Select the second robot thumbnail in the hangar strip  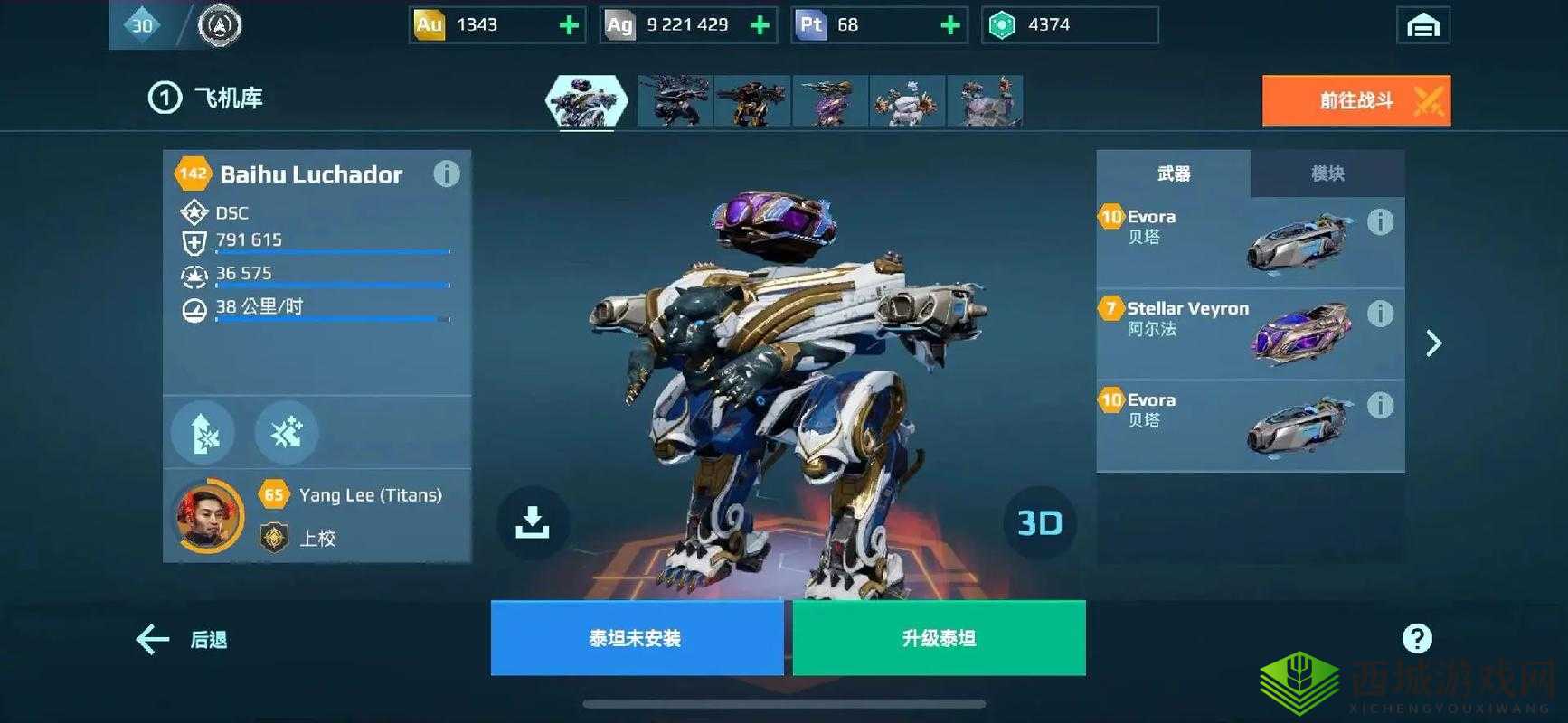(674, 101)
